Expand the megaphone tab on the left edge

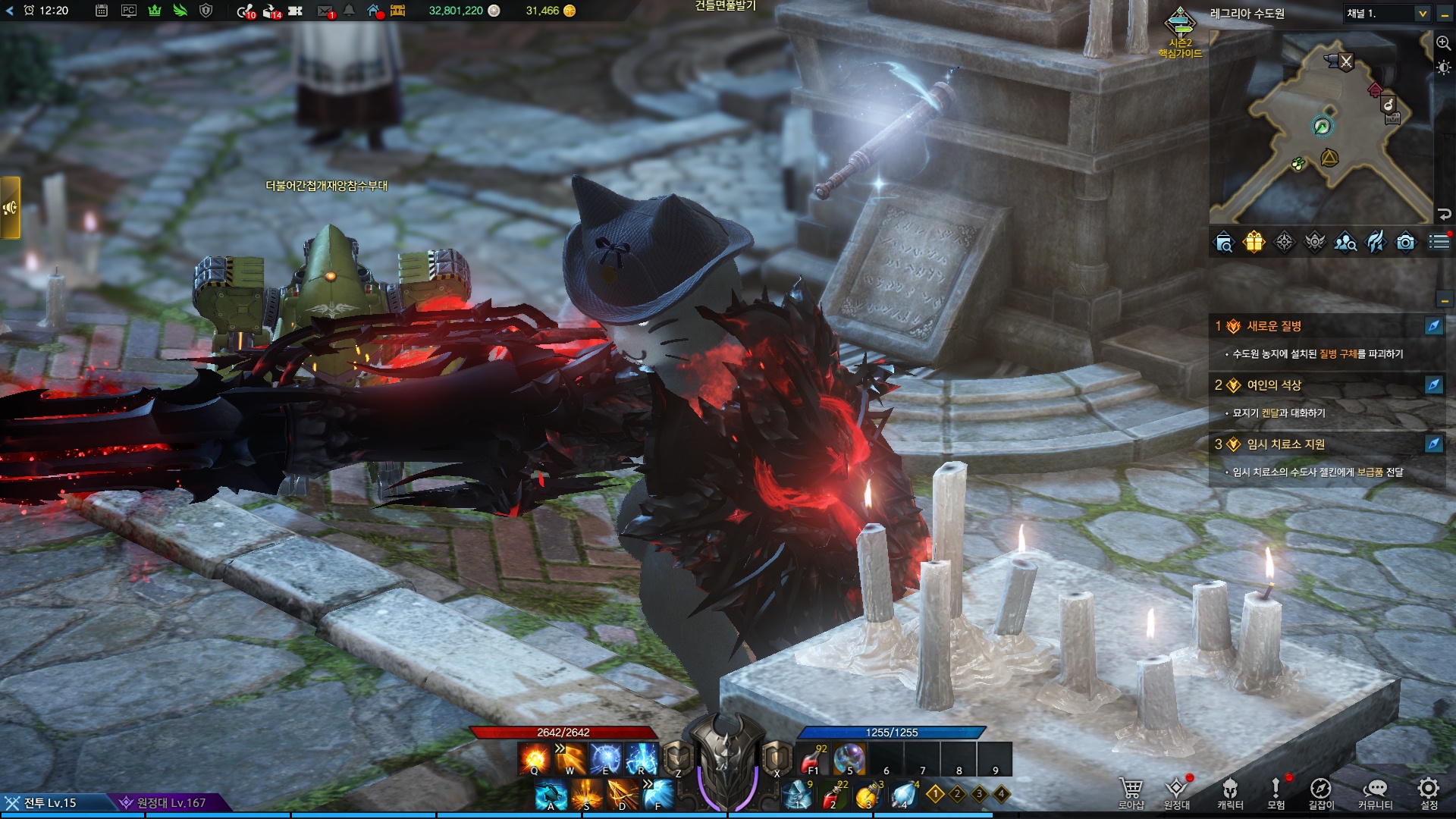point(10,208)
